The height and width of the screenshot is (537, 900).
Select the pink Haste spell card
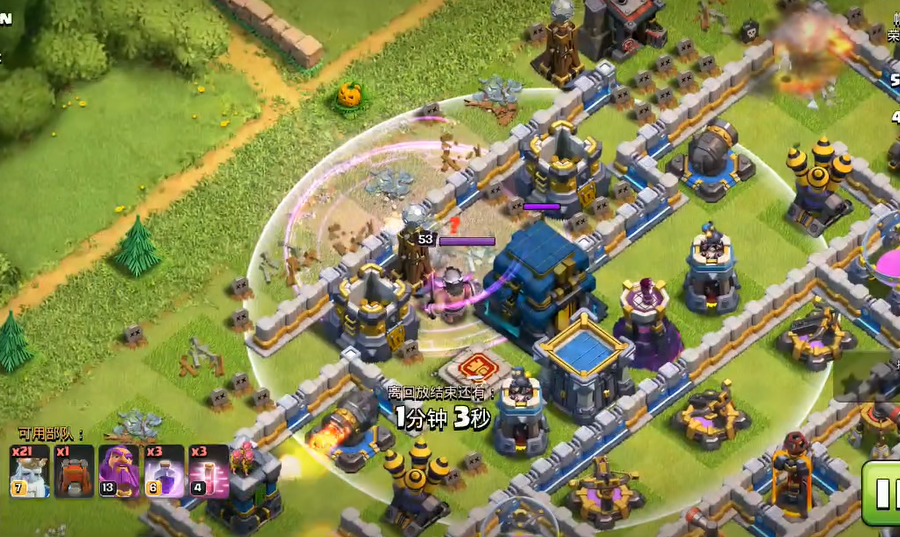point(208,471)
